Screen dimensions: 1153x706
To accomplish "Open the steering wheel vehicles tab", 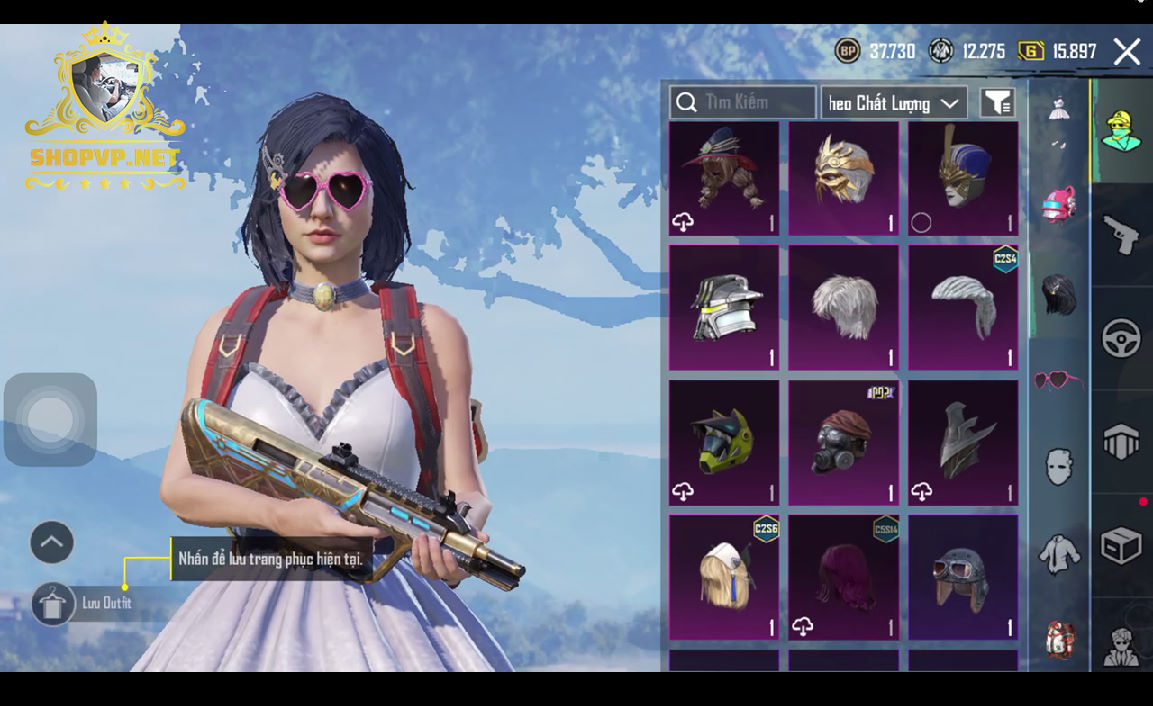I will [1121, 338].
